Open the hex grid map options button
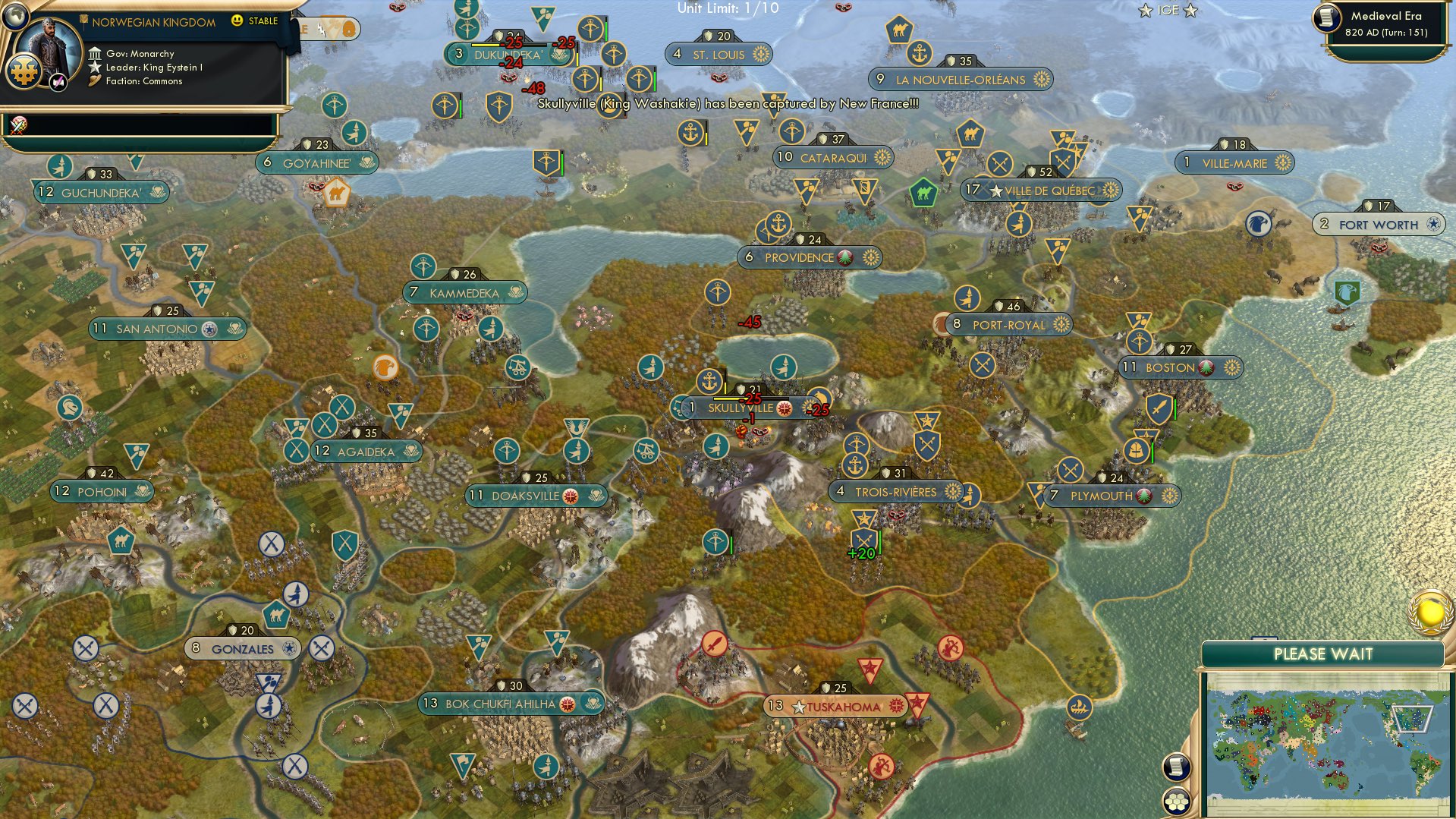This screenshot has height=819, width=1456. tap(1176, 801)
